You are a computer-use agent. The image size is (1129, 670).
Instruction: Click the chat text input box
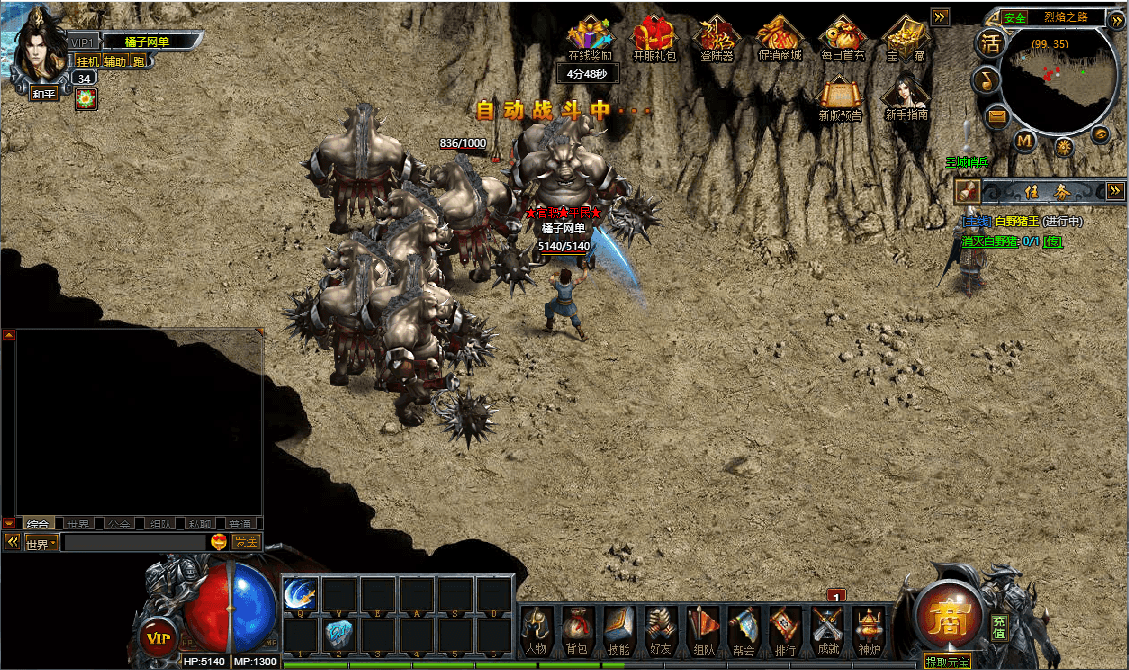point(134,543)
